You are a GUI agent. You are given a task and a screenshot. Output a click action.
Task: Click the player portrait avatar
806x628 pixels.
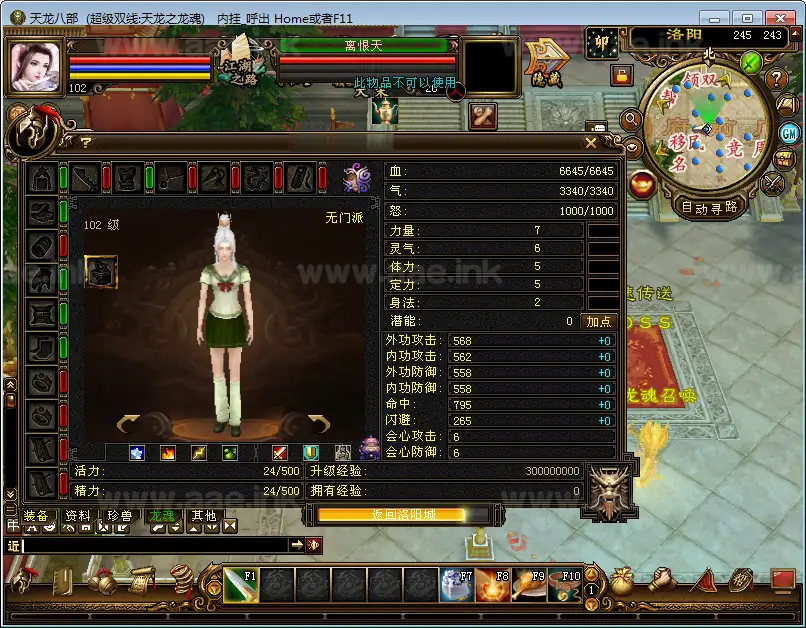36,67
